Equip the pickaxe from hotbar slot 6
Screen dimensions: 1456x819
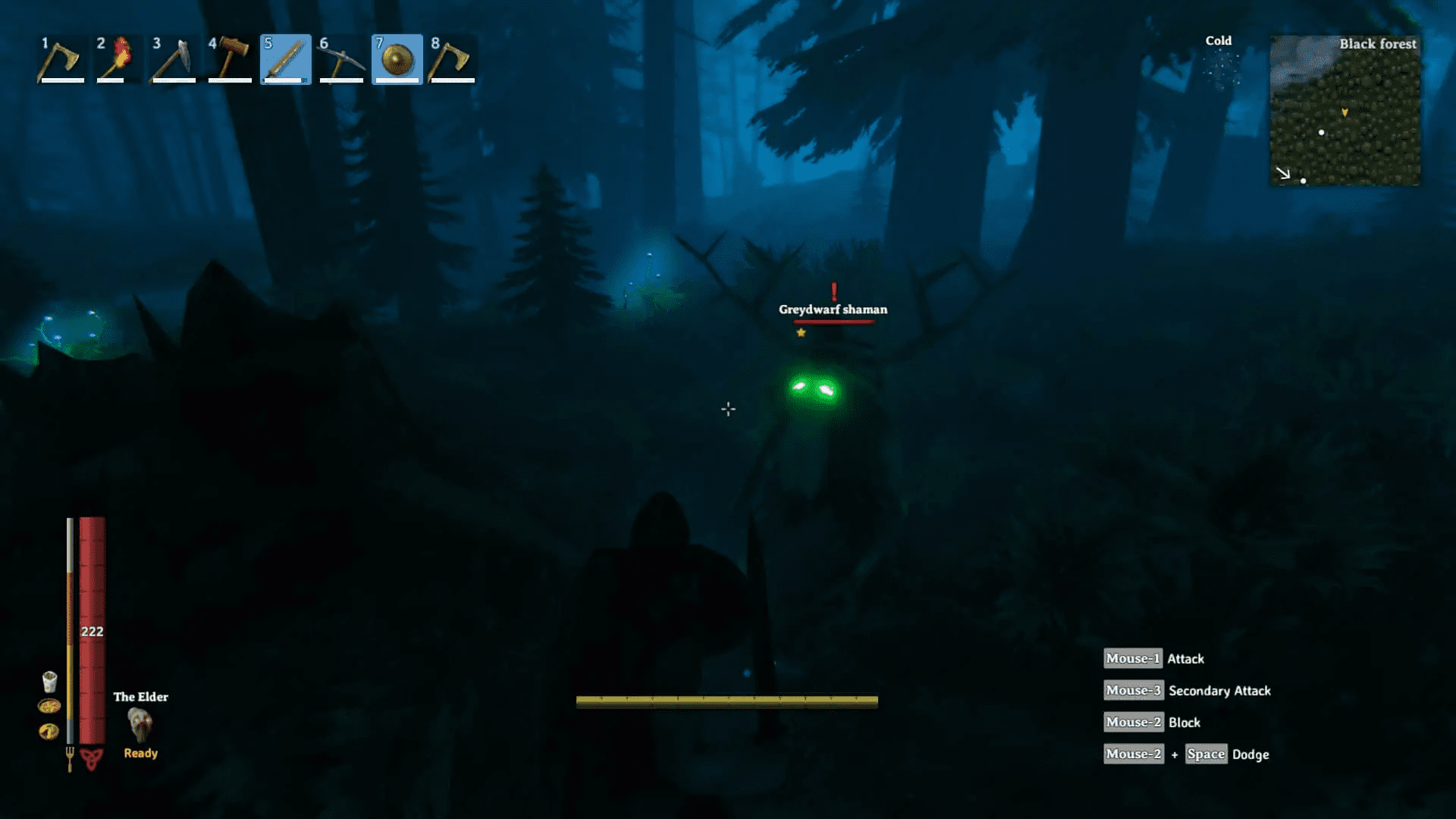[x=341, y=59]
